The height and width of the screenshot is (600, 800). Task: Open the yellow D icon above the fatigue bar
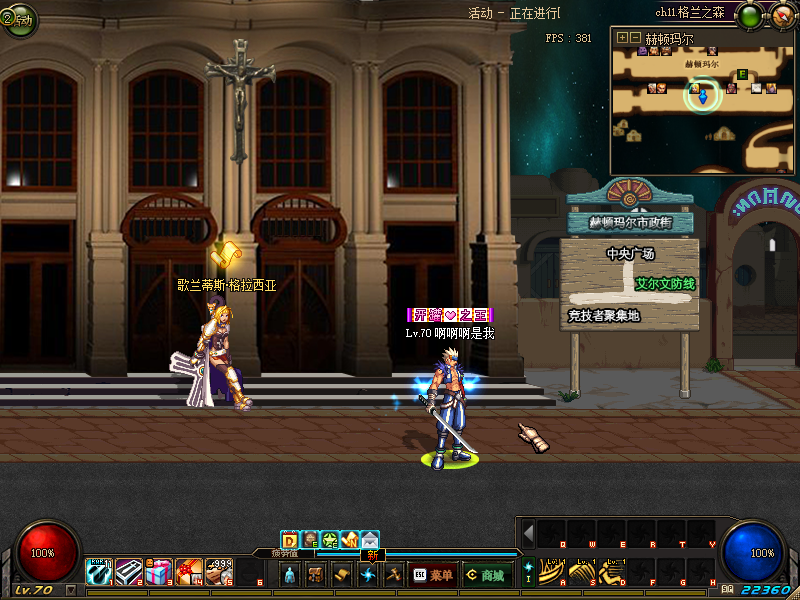289,540
